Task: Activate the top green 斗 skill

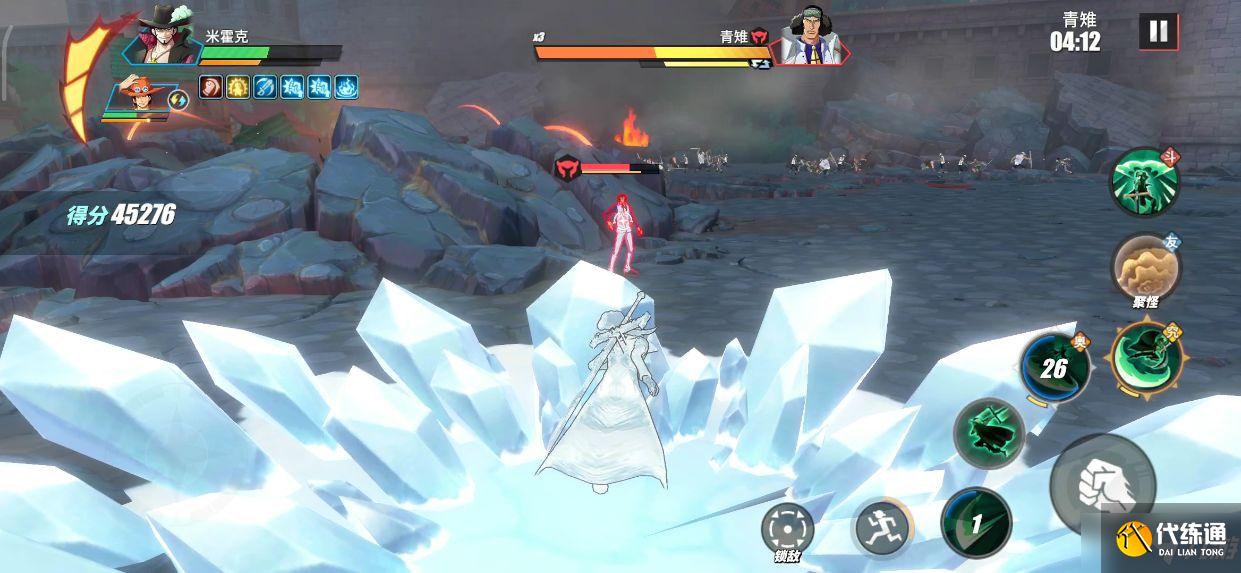Action: click(1144, 182)
